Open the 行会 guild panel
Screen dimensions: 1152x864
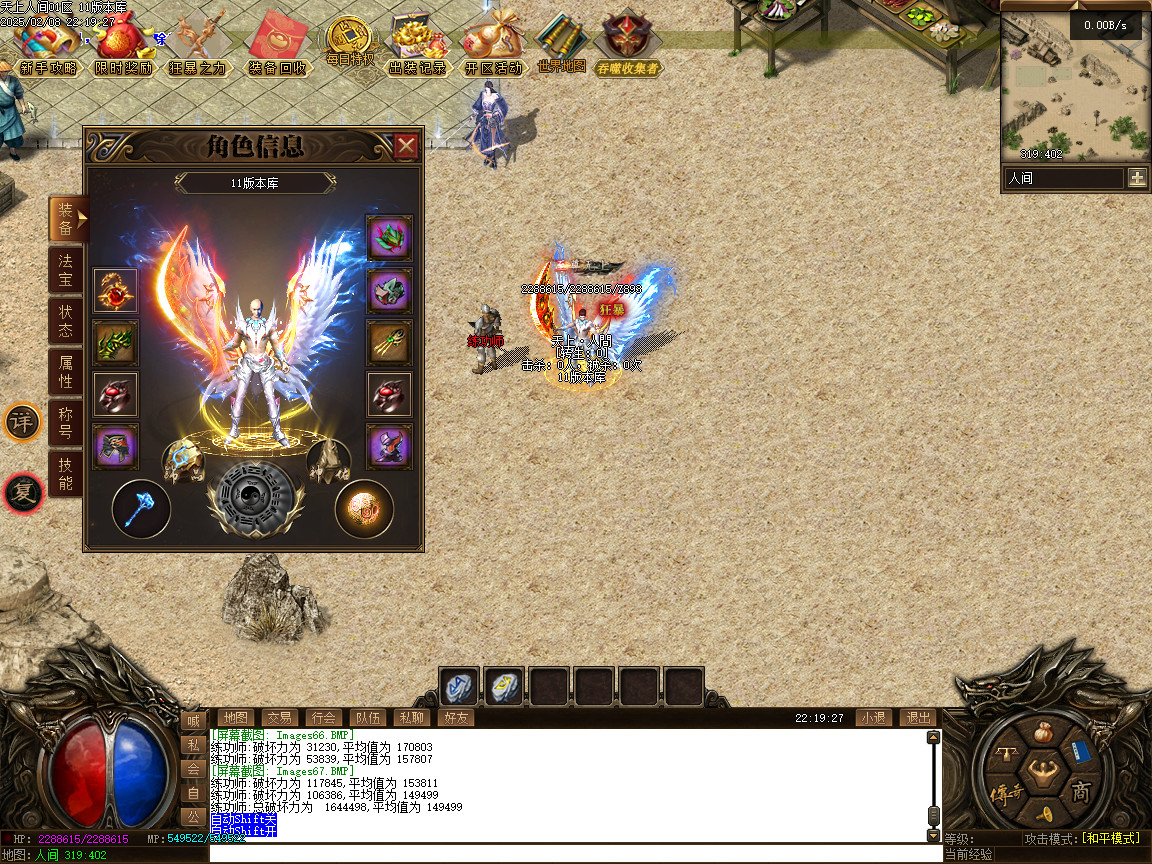(x=323, y=717)
